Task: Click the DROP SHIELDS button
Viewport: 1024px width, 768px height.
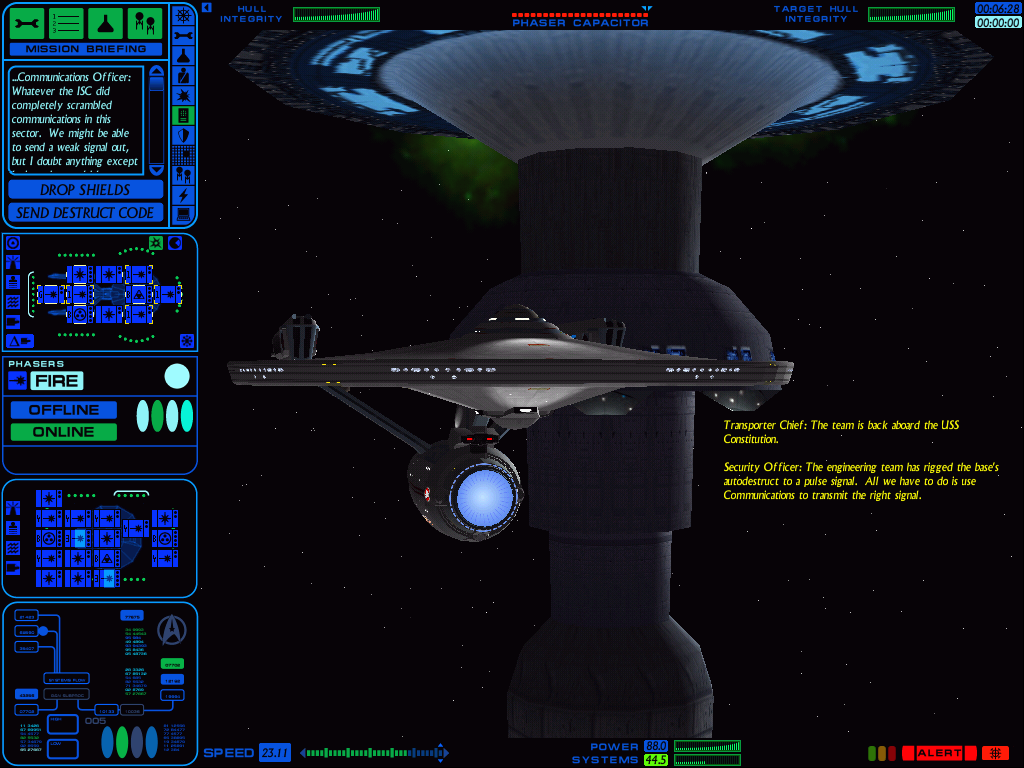Action: [85, 190]
